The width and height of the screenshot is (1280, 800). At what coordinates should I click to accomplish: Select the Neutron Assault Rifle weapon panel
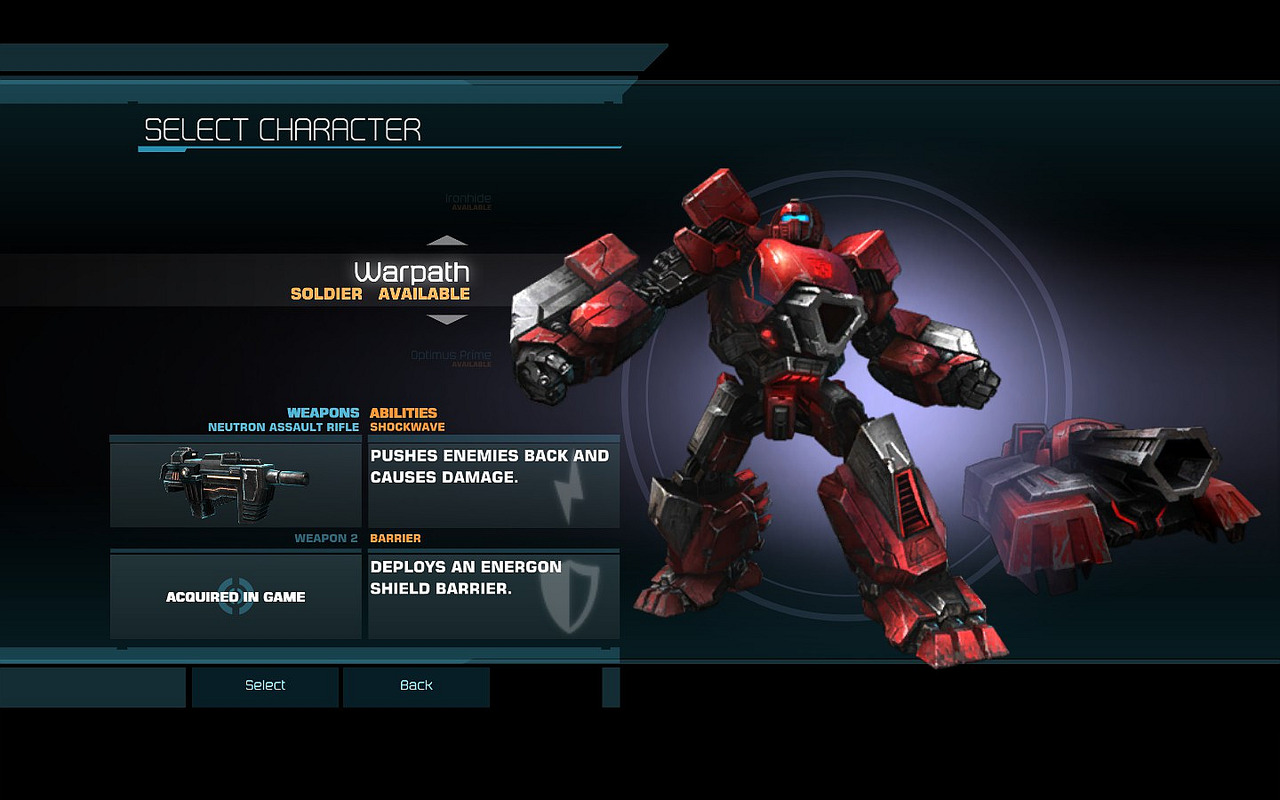(236, 483)
